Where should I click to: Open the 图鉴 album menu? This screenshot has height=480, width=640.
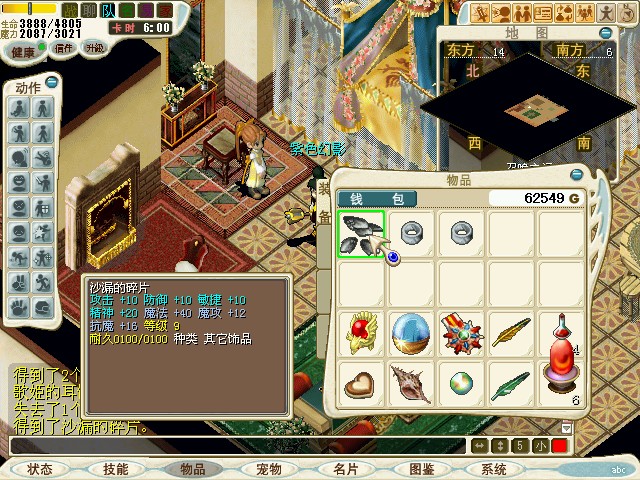[x=421, y=469]
